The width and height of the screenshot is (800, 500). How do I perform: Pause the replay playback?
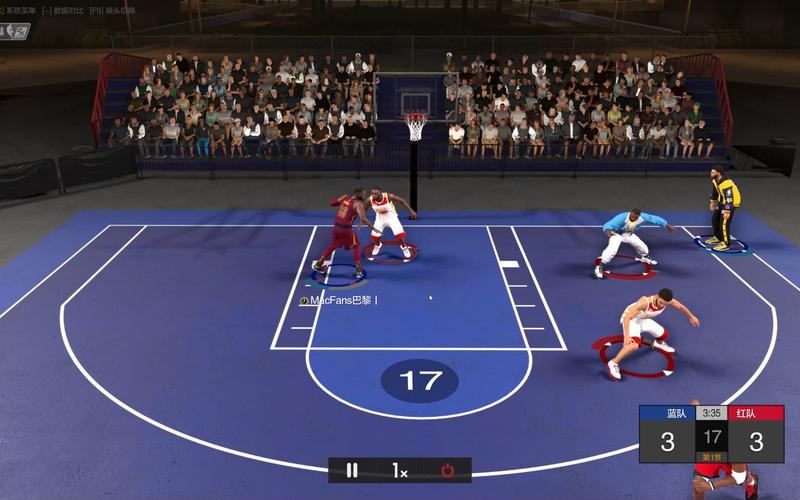[x=352, y=470]
